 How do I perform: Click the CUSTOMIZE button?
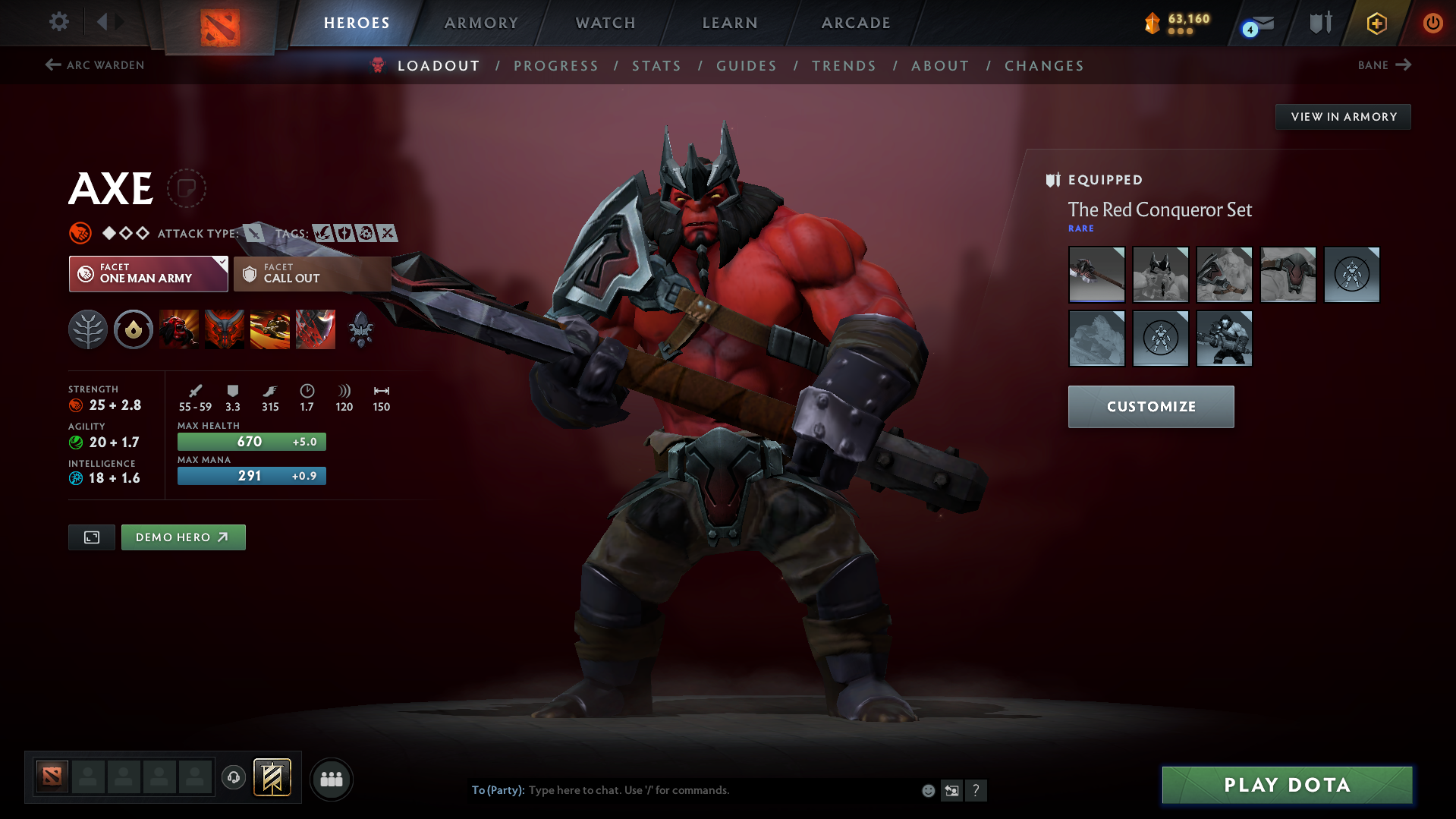1150,406
